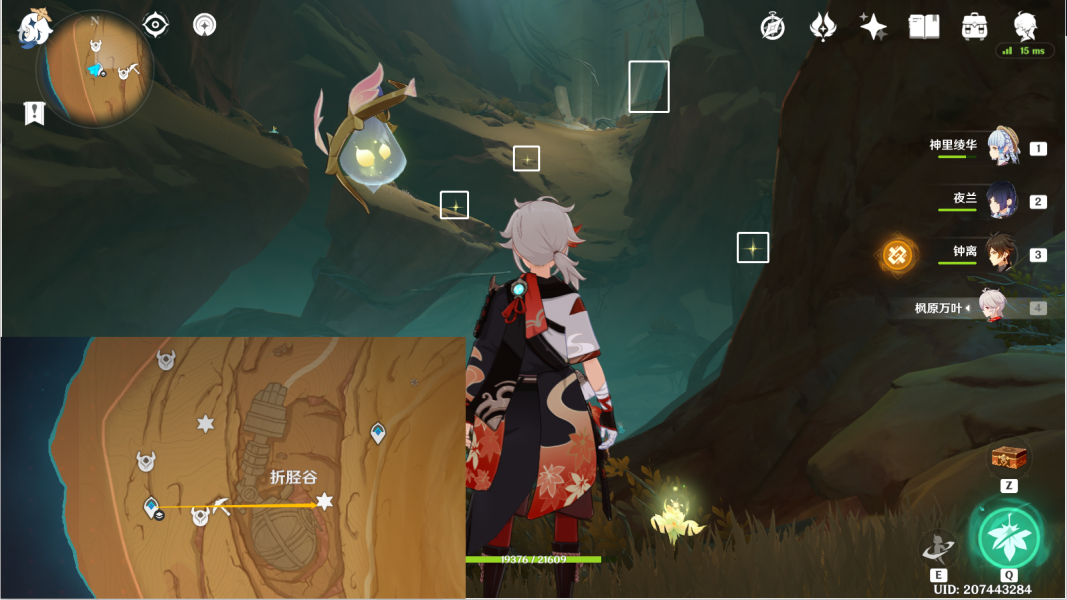Open the winged battle pass icon
This screenshot has width=1067, height=600.
point(823,27)
